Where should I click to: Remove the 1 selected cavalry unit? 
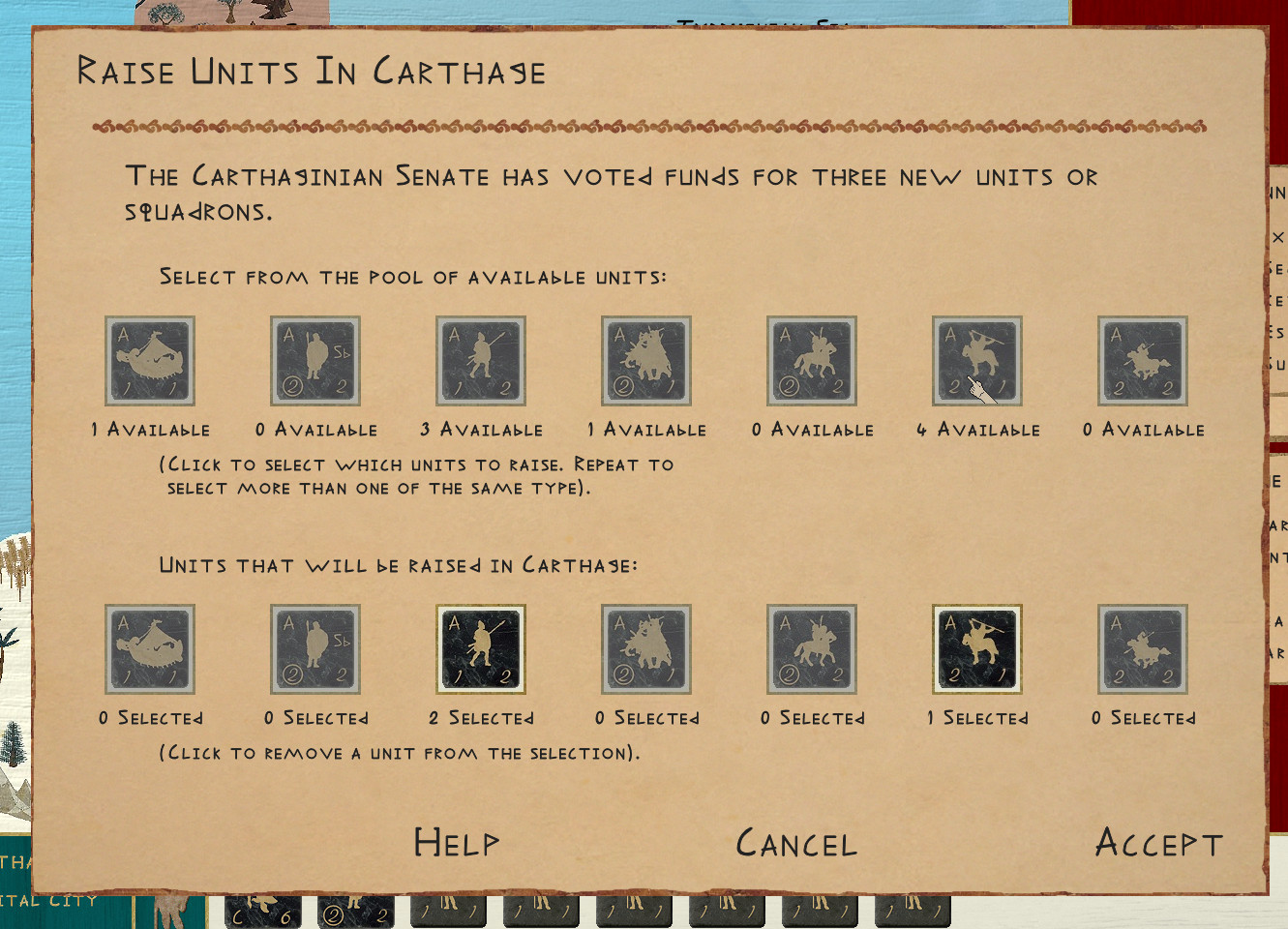point(977,649)
